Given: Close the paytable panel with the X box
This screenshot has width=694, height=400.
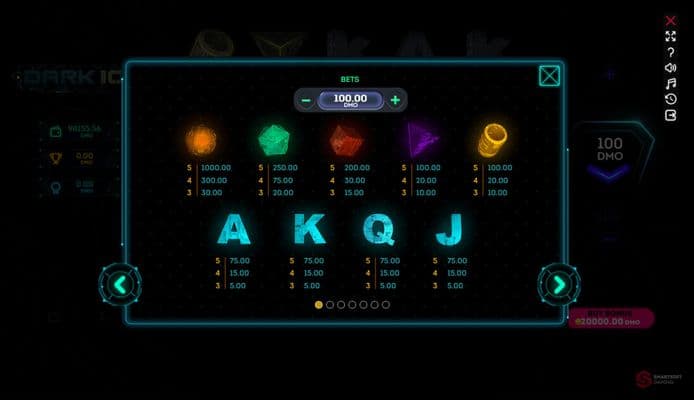Looking at the screenshot, I should click(549, 76).
